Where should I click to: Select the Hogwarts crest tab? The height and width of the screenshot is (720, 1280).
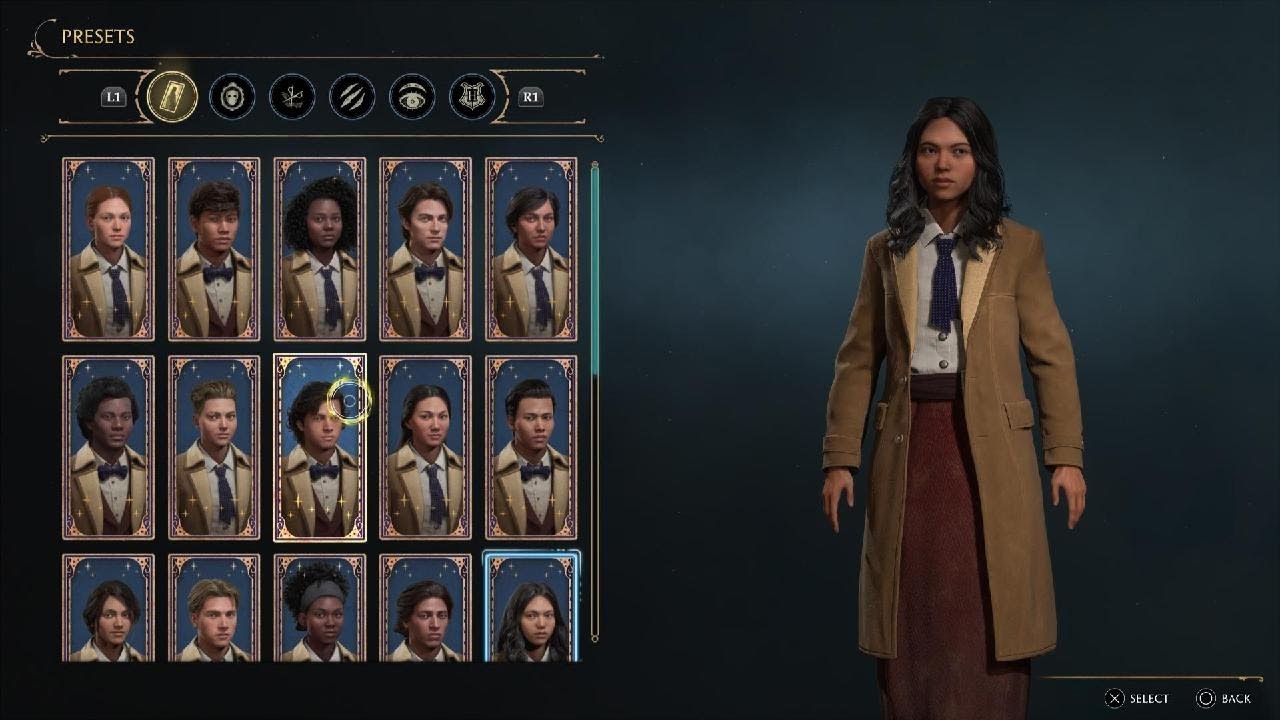[x=472, y=97]
